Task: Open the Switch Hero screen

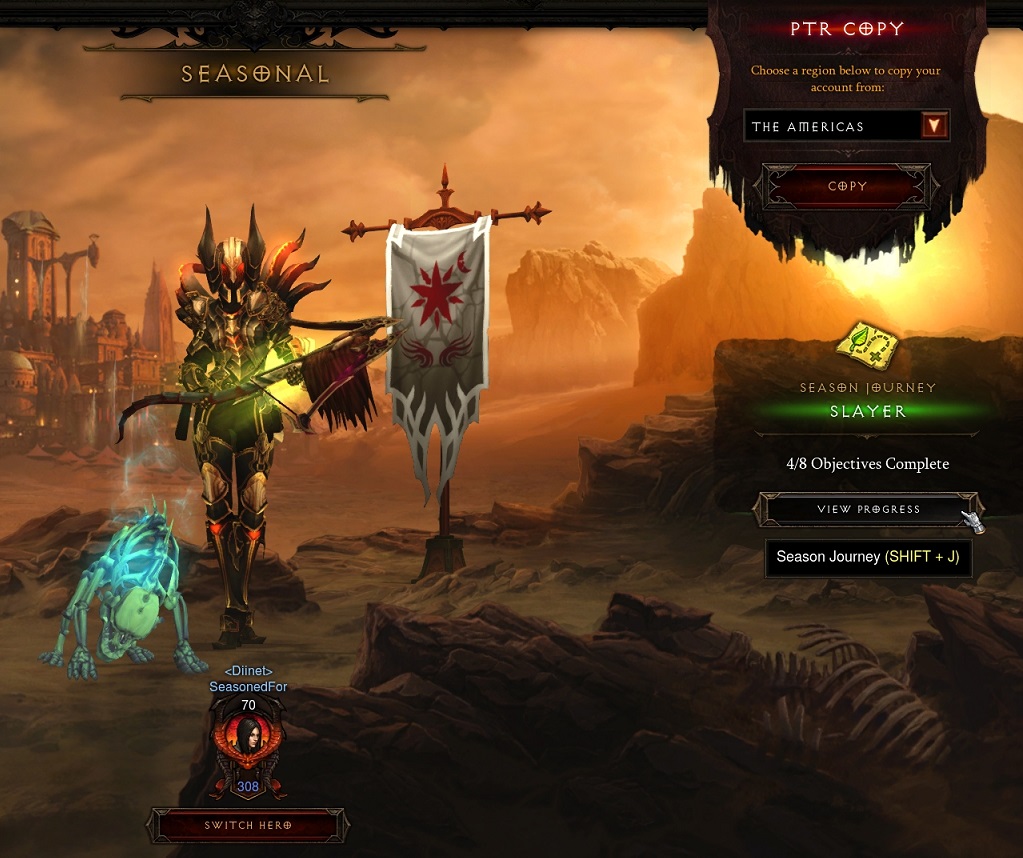Action: (248, 825)
